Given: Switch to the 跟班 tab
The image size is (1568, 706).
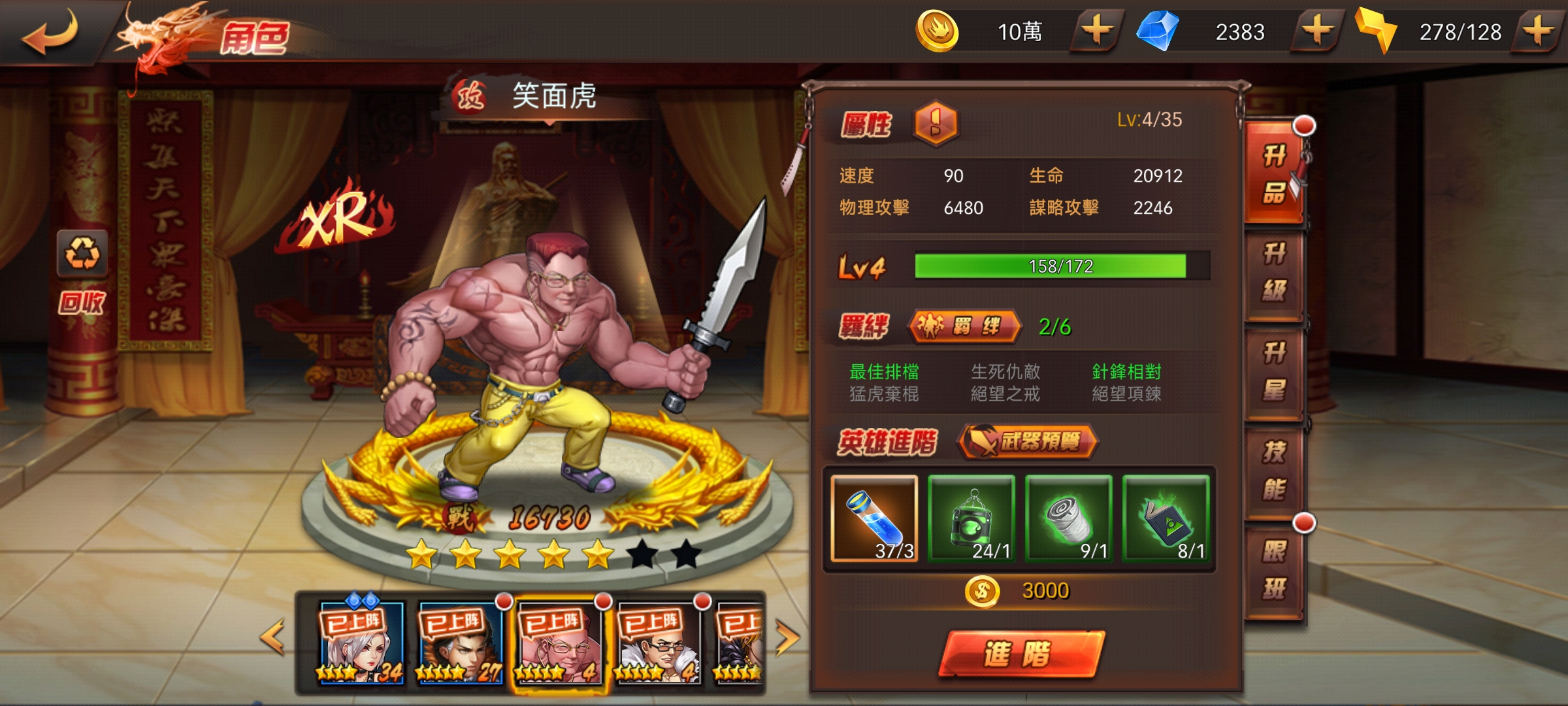Looking at the screenshot, I should click(1274, 570).
